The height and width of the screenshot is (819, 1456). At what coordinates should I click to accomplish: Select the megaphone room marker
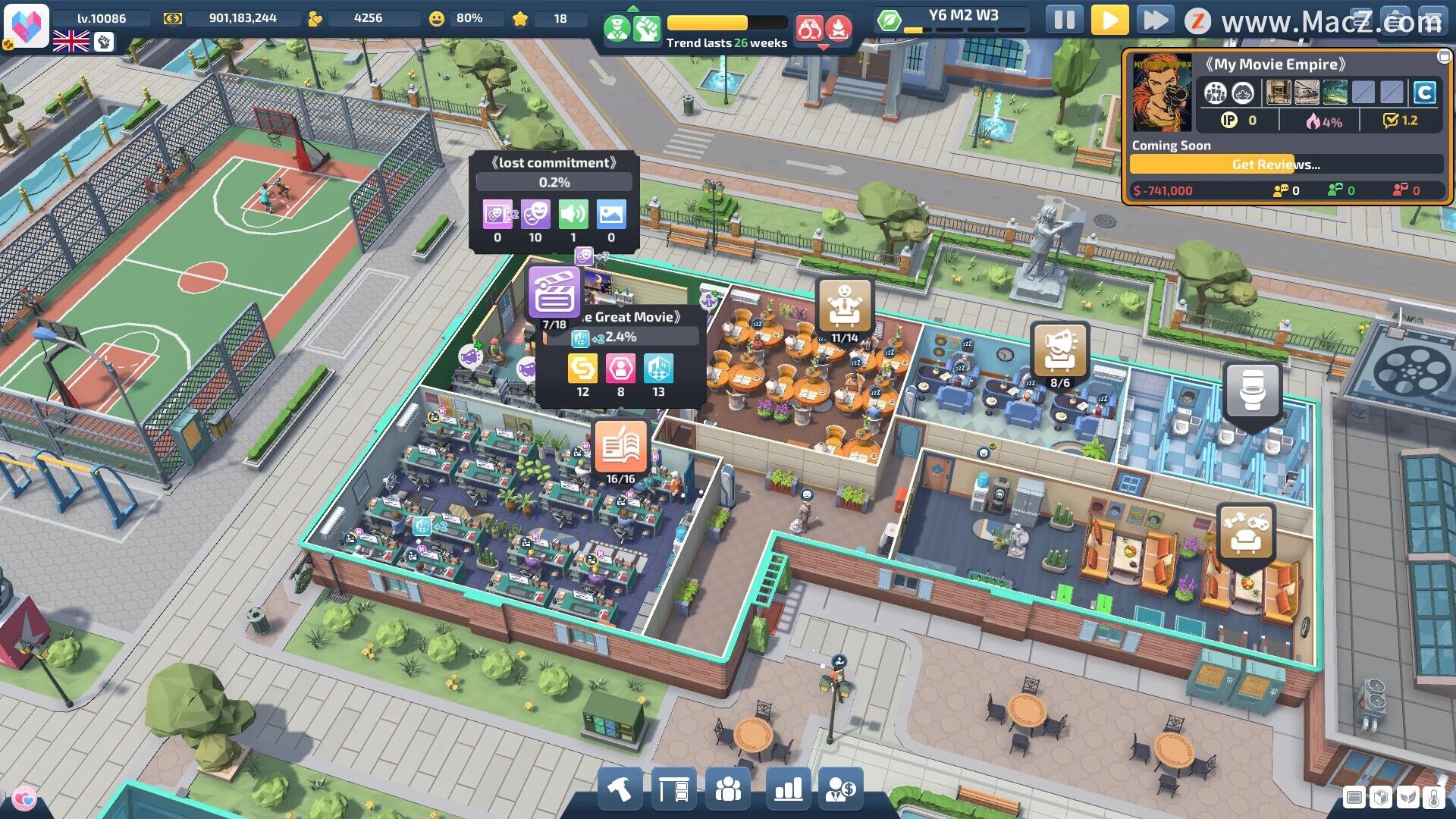(1059, 350)
